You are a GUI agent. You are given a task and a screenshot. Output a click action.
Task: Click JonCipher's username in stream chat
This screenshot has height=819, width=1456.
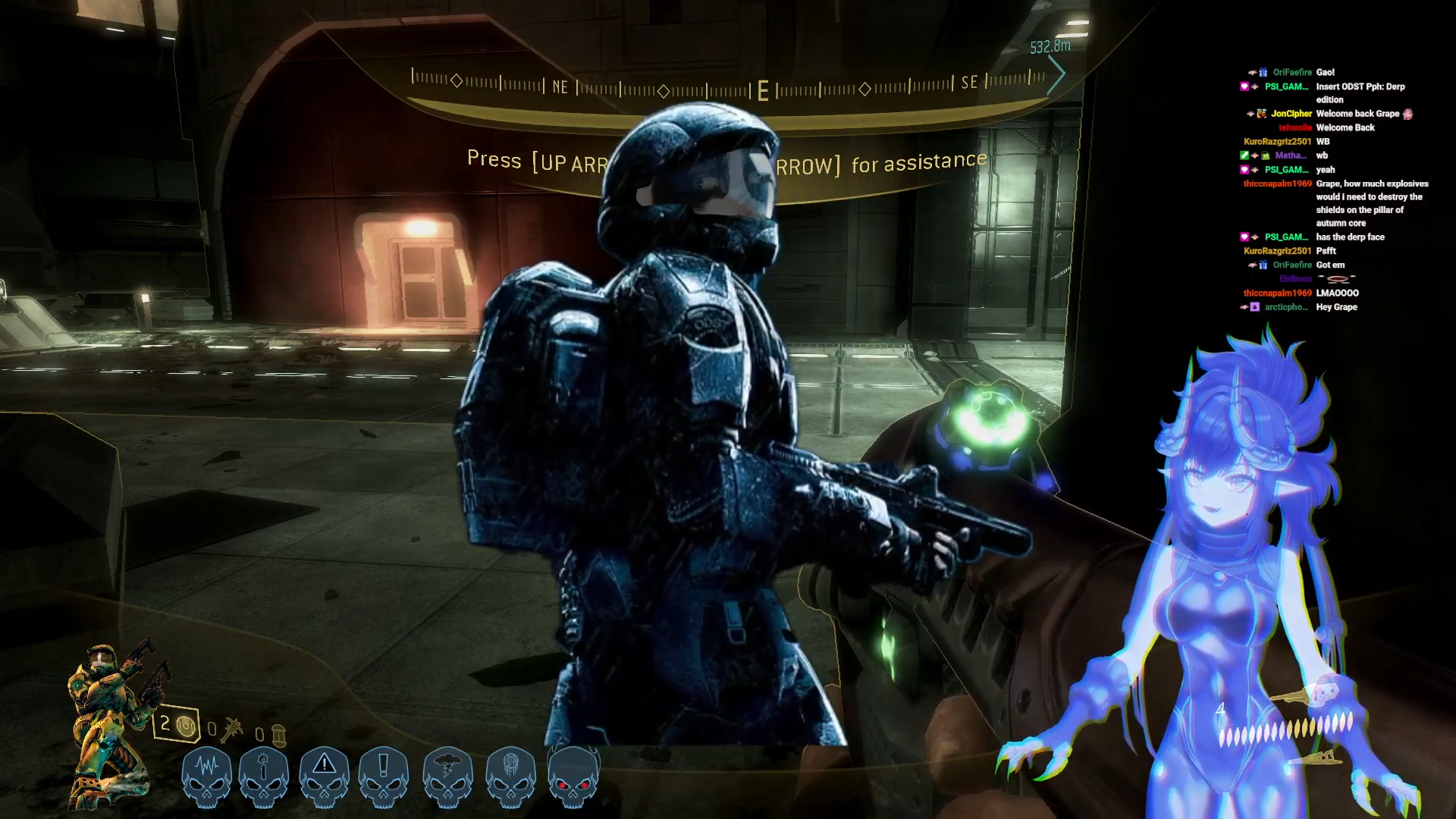pyautogui.click(x=1291, y=114)
